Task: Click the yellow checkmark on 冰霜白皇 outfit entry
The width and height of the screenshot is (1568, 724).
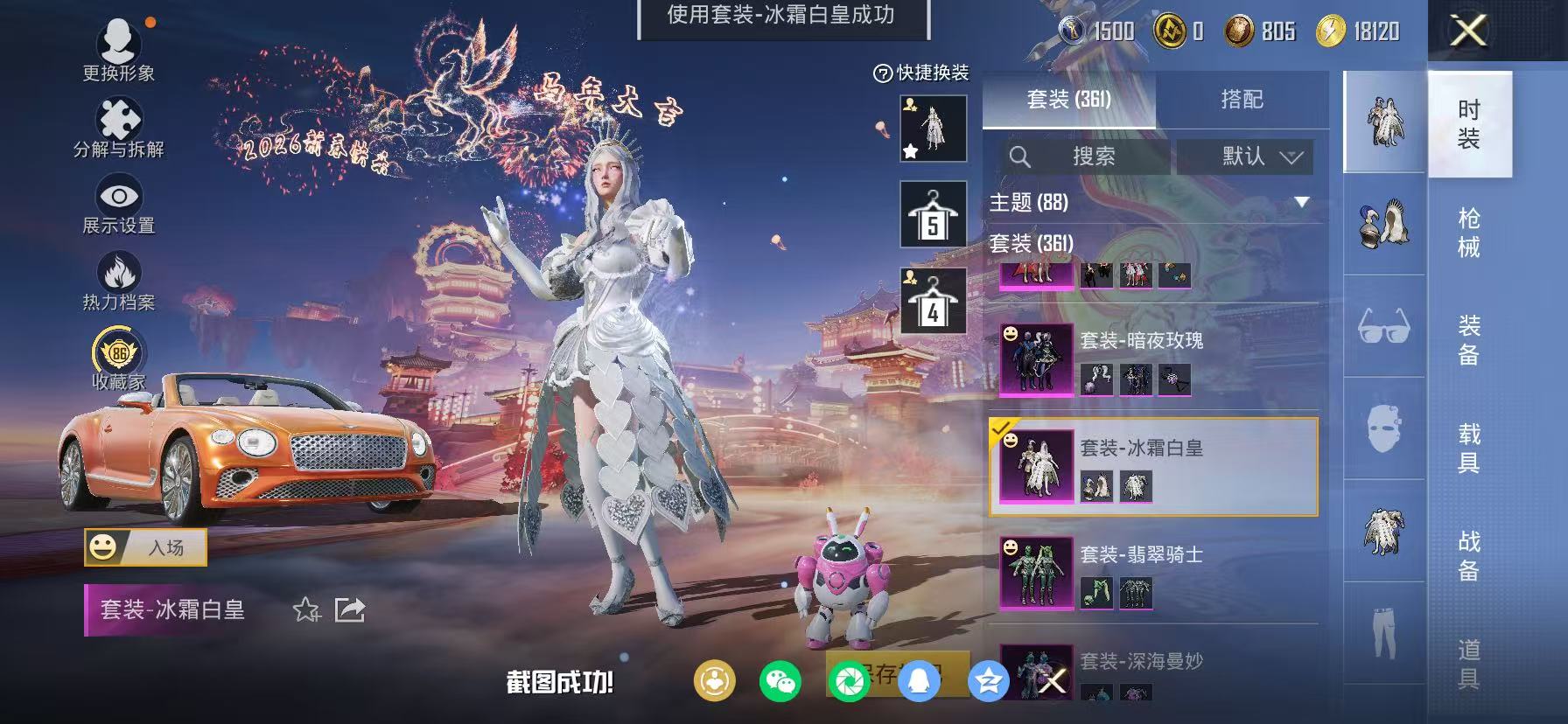Action: [1004, 430]
